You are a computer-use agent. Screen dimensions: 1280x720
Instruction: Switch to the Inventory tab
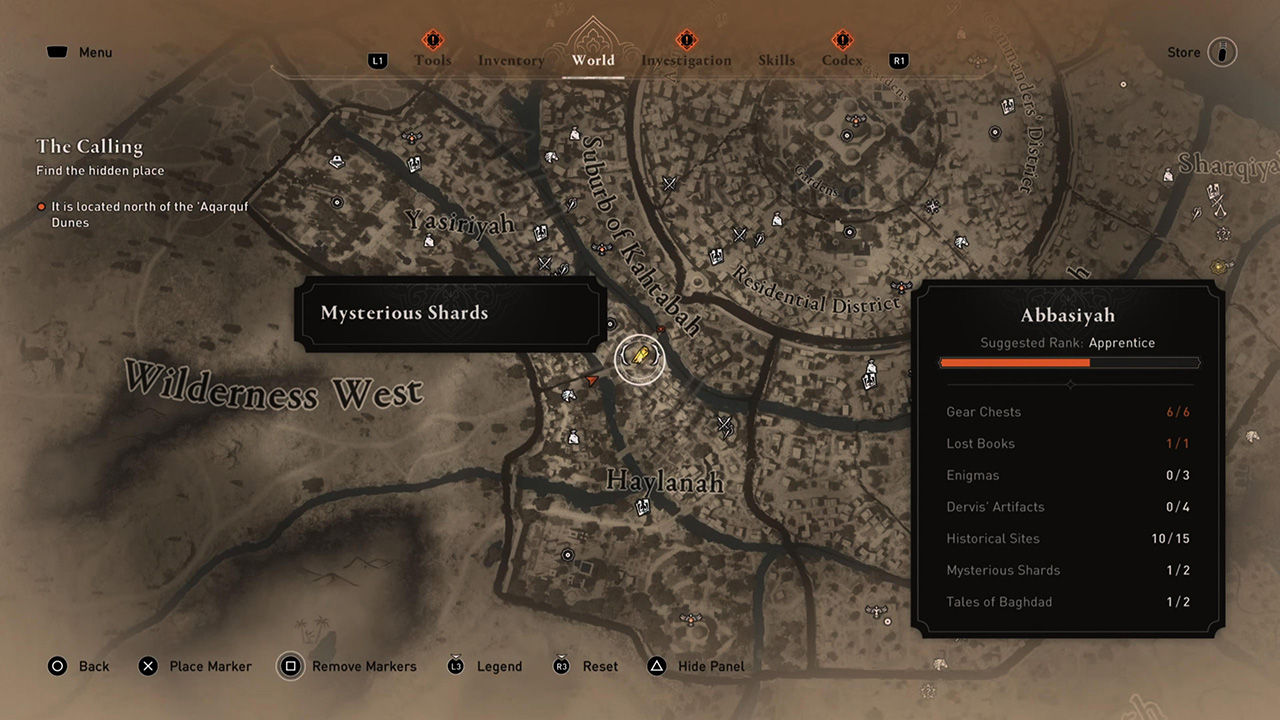pyautogui.click(x=511, y=60)
